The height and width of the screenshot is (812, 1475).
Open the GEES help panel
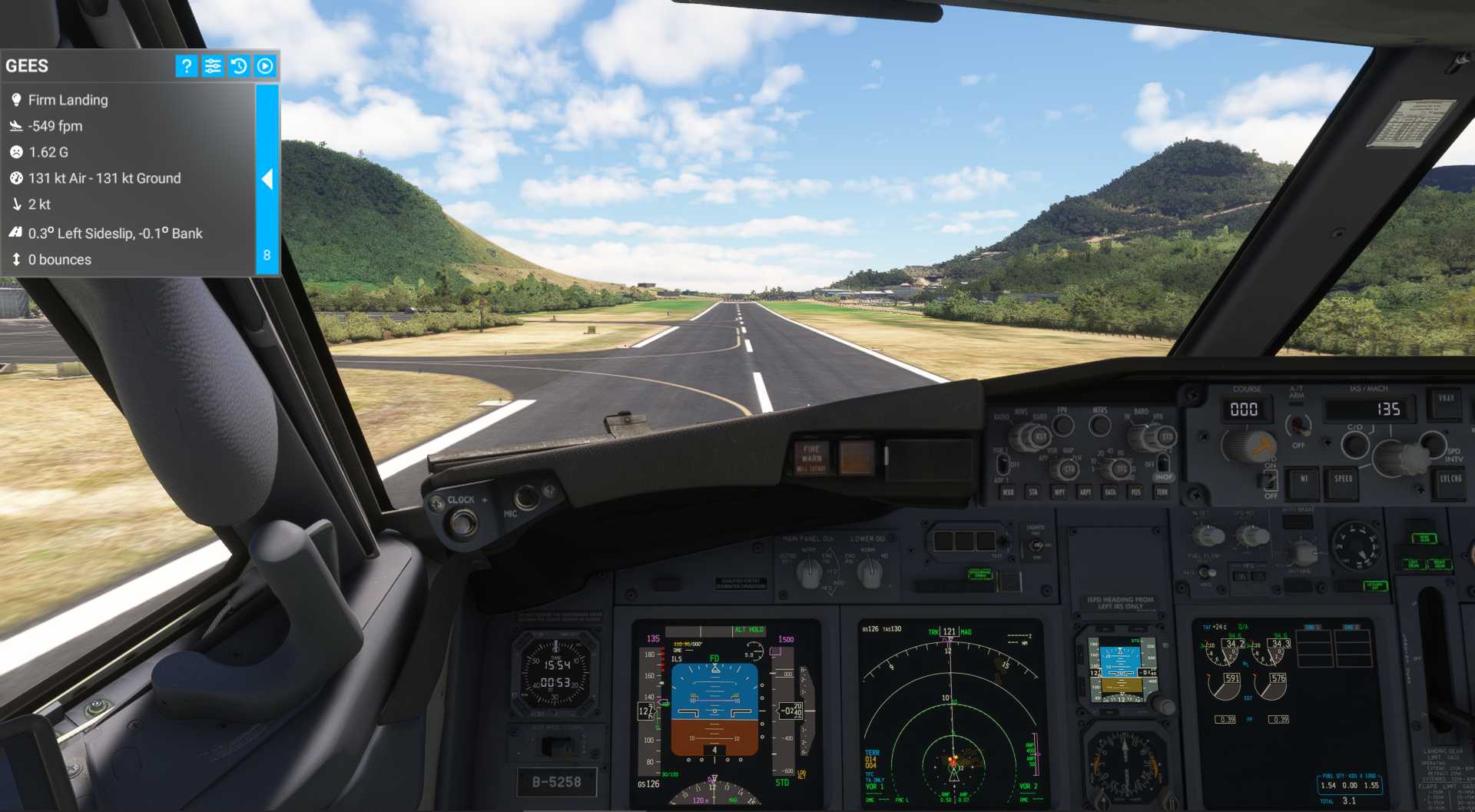pos(185,66)
